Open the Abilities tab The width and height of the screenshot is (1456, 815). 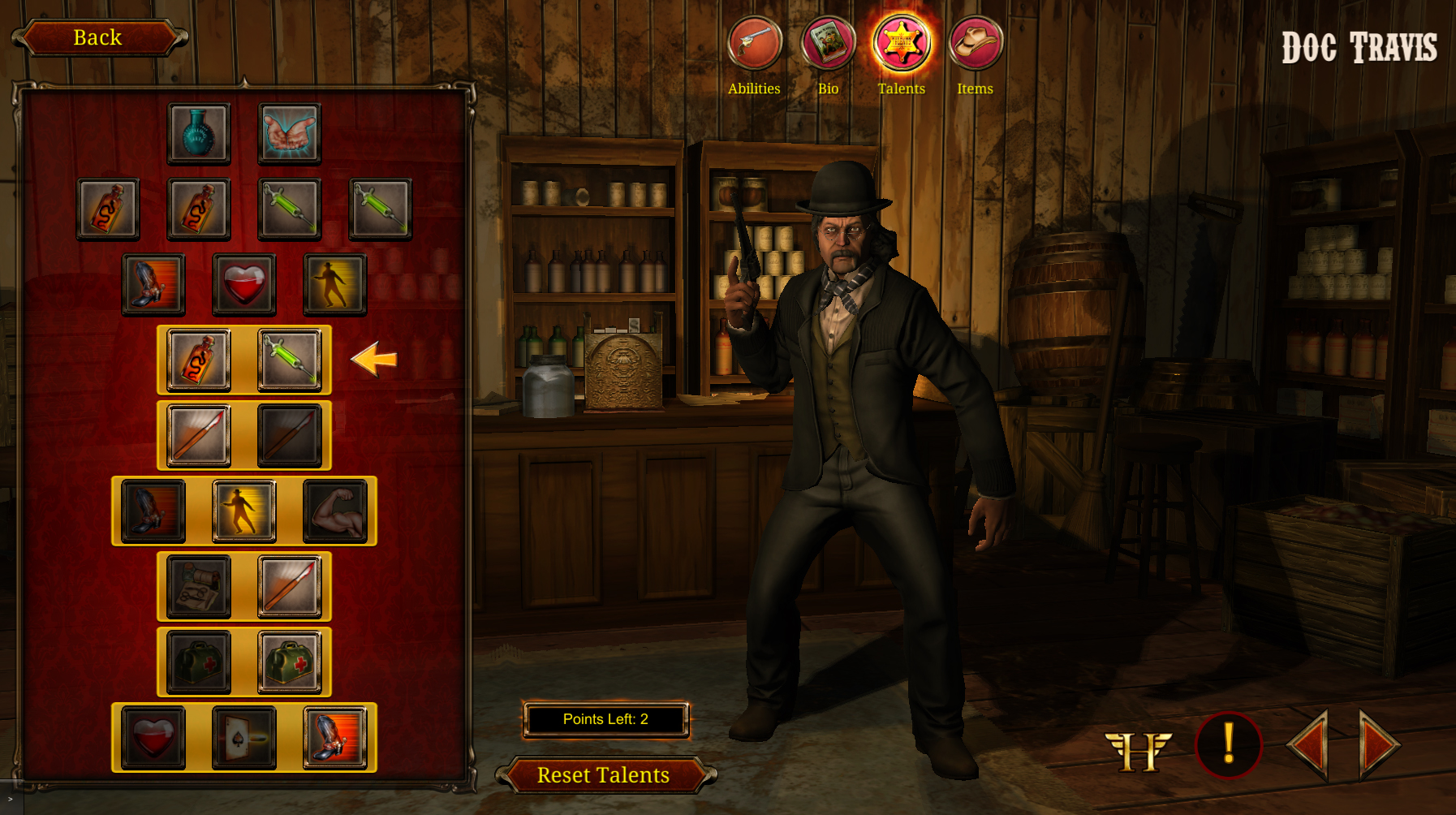click(x=754, y=43)
